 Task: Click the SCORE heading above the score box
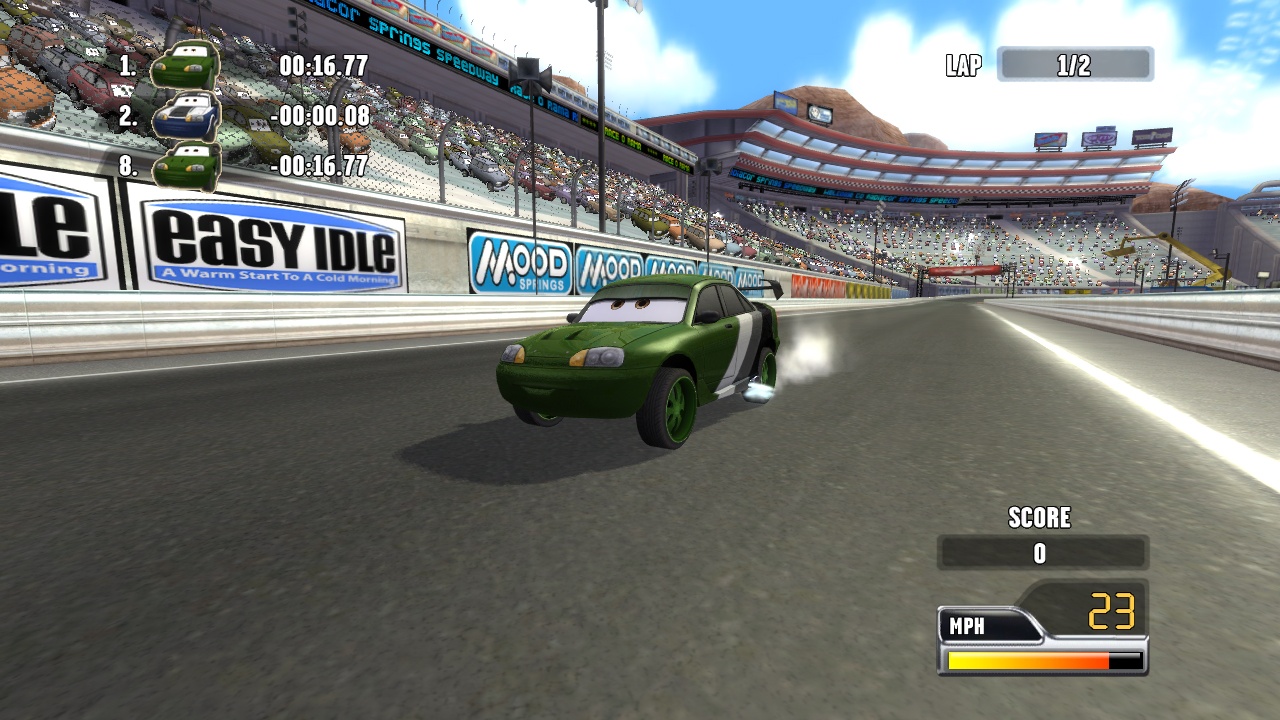click(x=1040, y=518)
